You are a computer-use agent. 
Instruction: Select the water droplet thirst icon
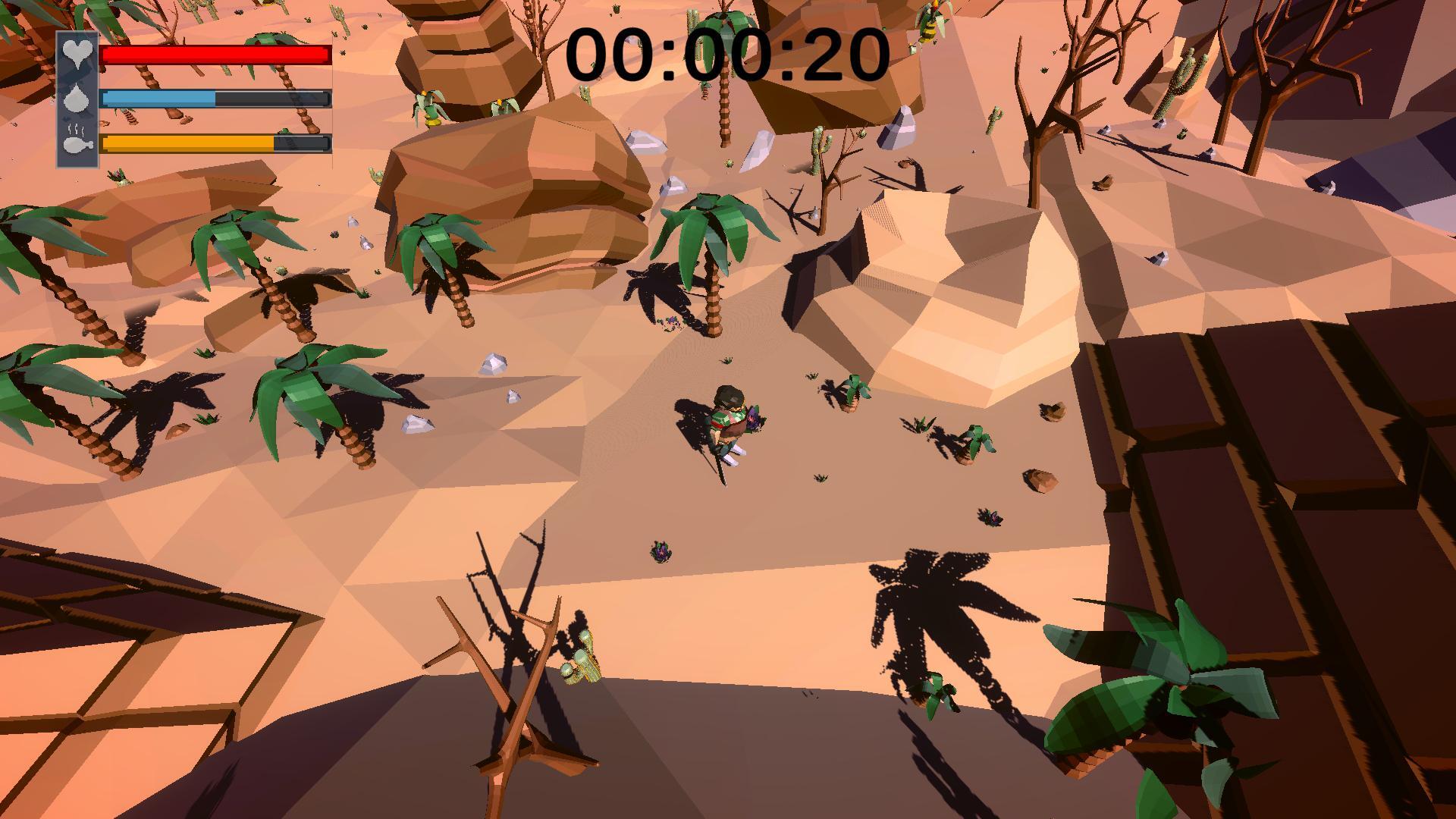[76, 100]
